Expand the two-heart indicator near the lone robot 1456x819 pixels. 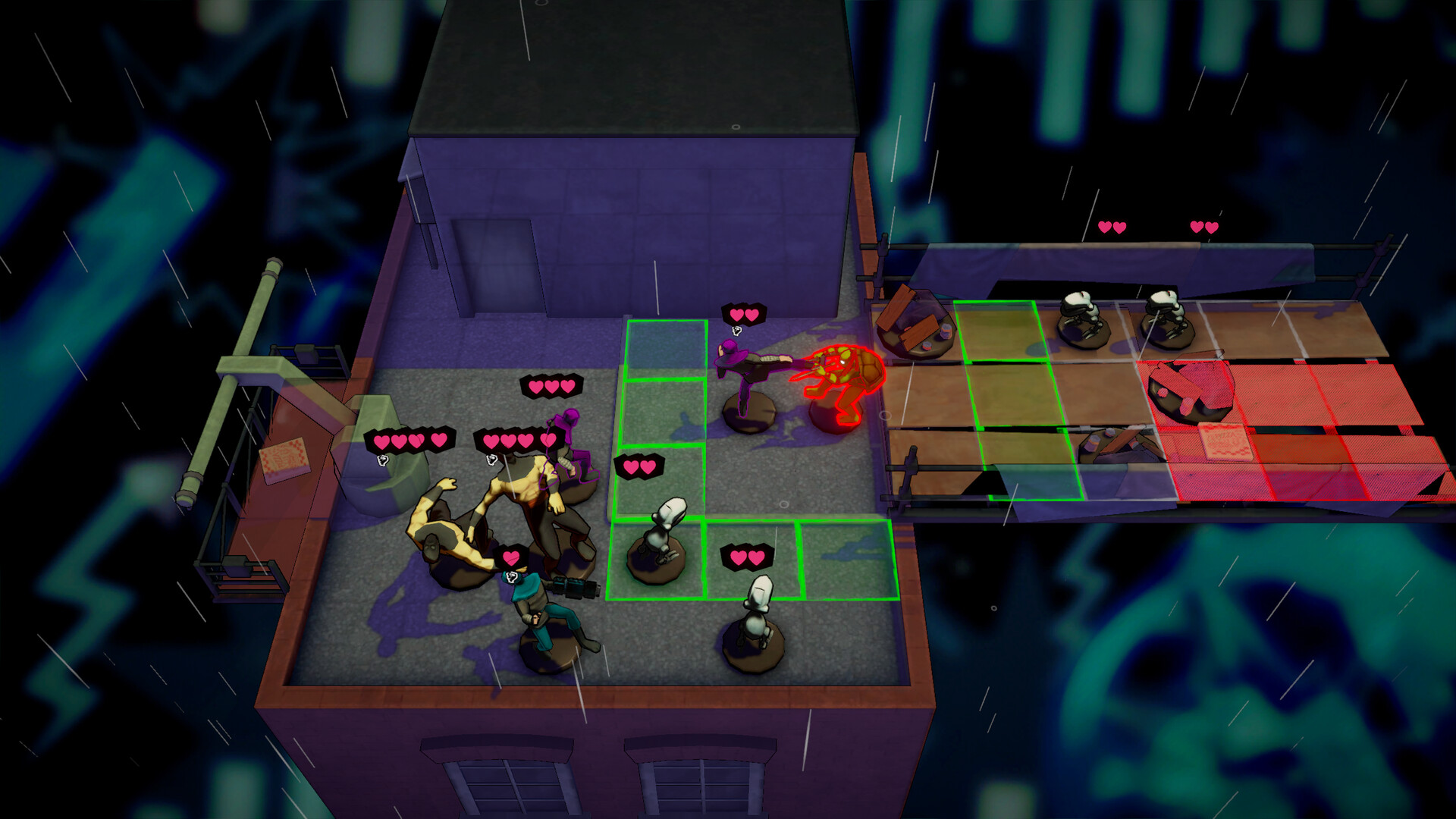(747, 557)
